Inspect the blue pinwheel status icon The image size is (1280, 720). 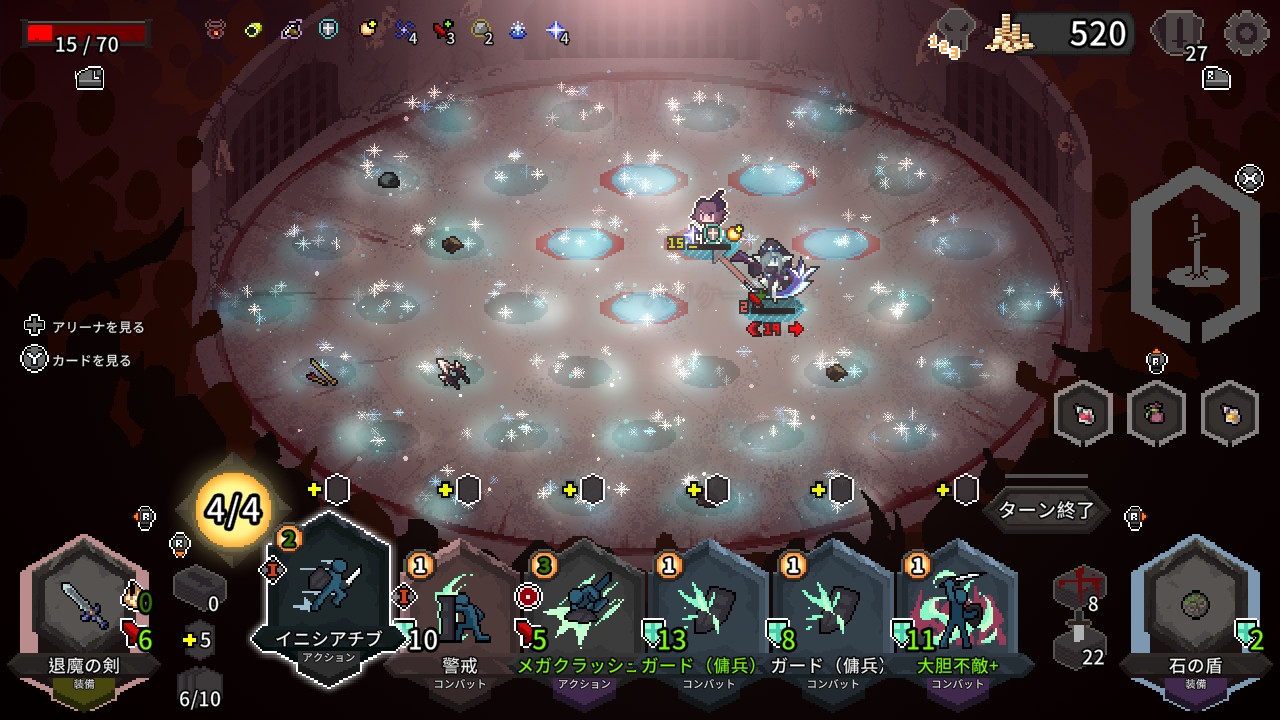[x=404, y=30]
